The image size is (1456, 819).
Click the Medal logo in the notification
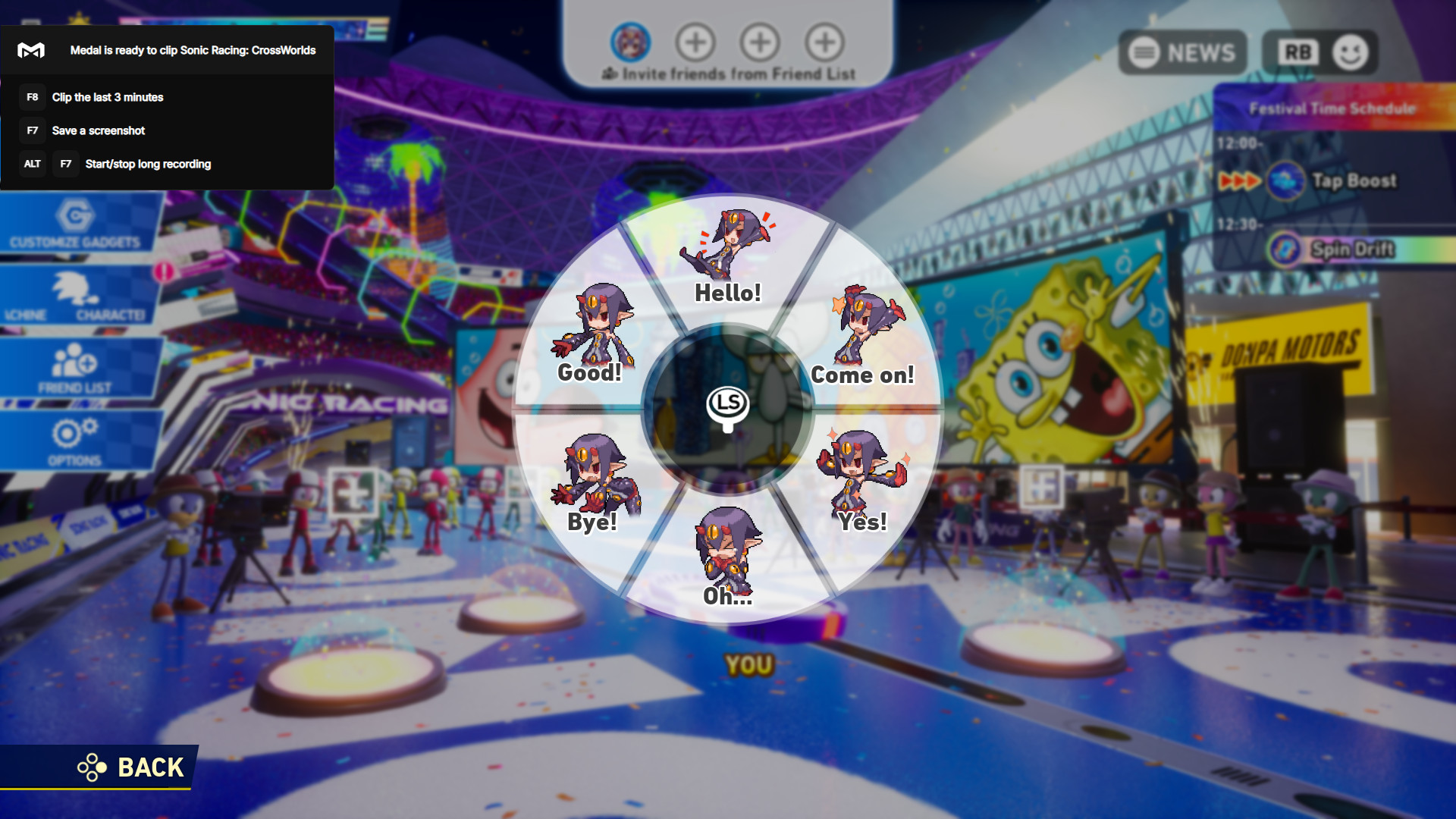tap(33, 50)
